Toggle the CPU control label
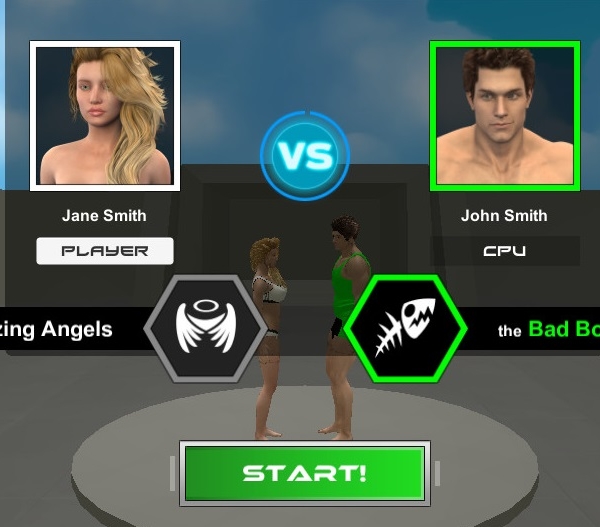The image size is (600, 527). coord(505,251)
